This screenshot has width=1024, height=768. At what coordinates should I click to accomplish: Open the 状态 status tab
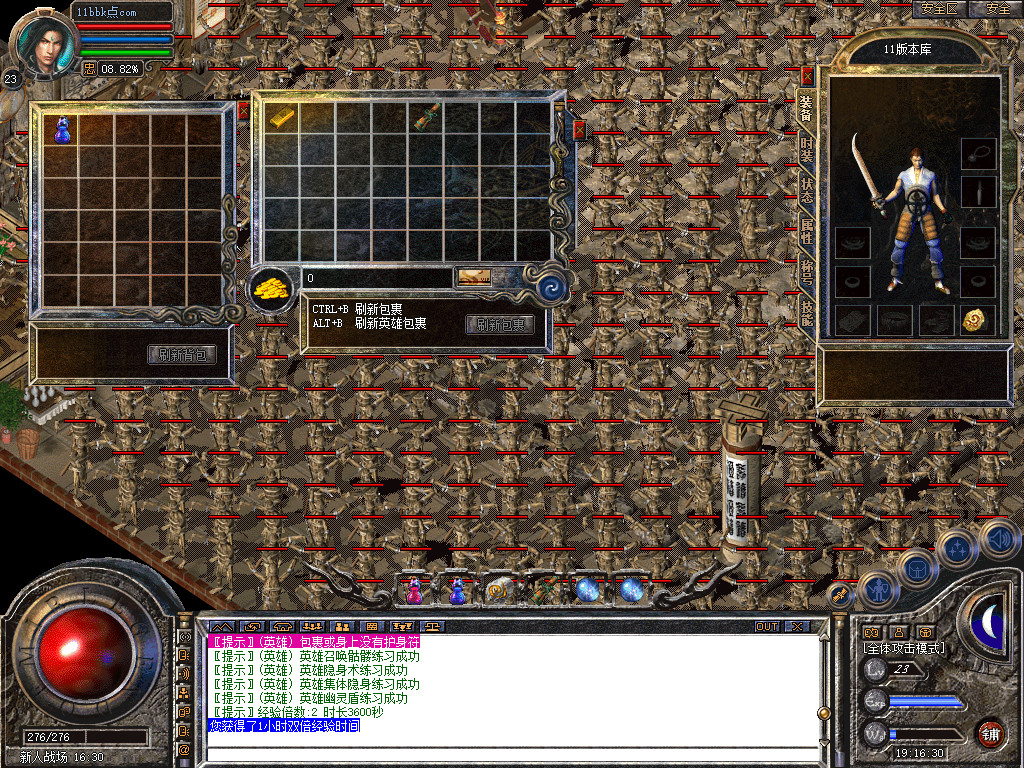[807, 191]
